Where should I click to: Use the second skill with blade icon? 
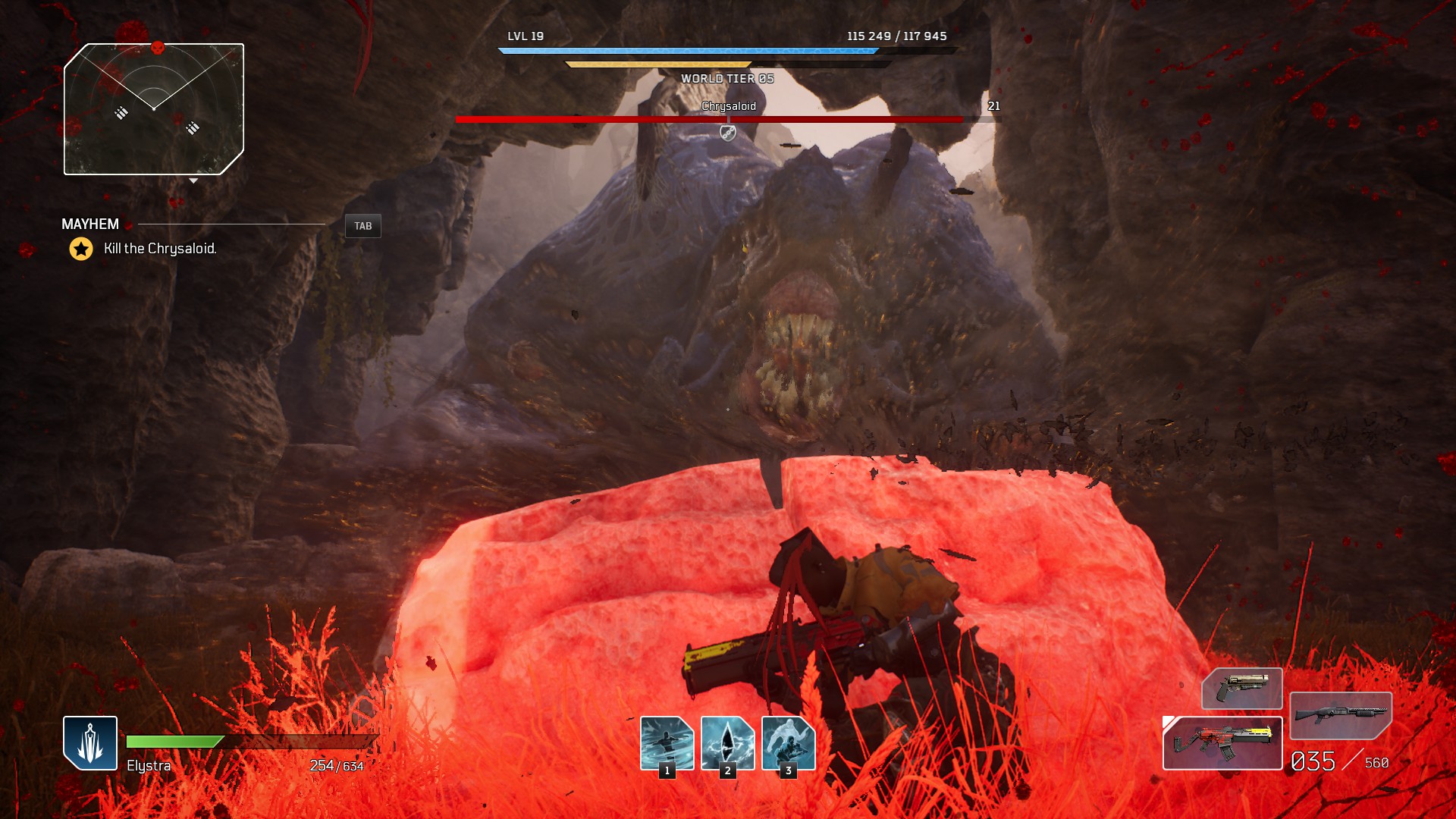point(727,743)
